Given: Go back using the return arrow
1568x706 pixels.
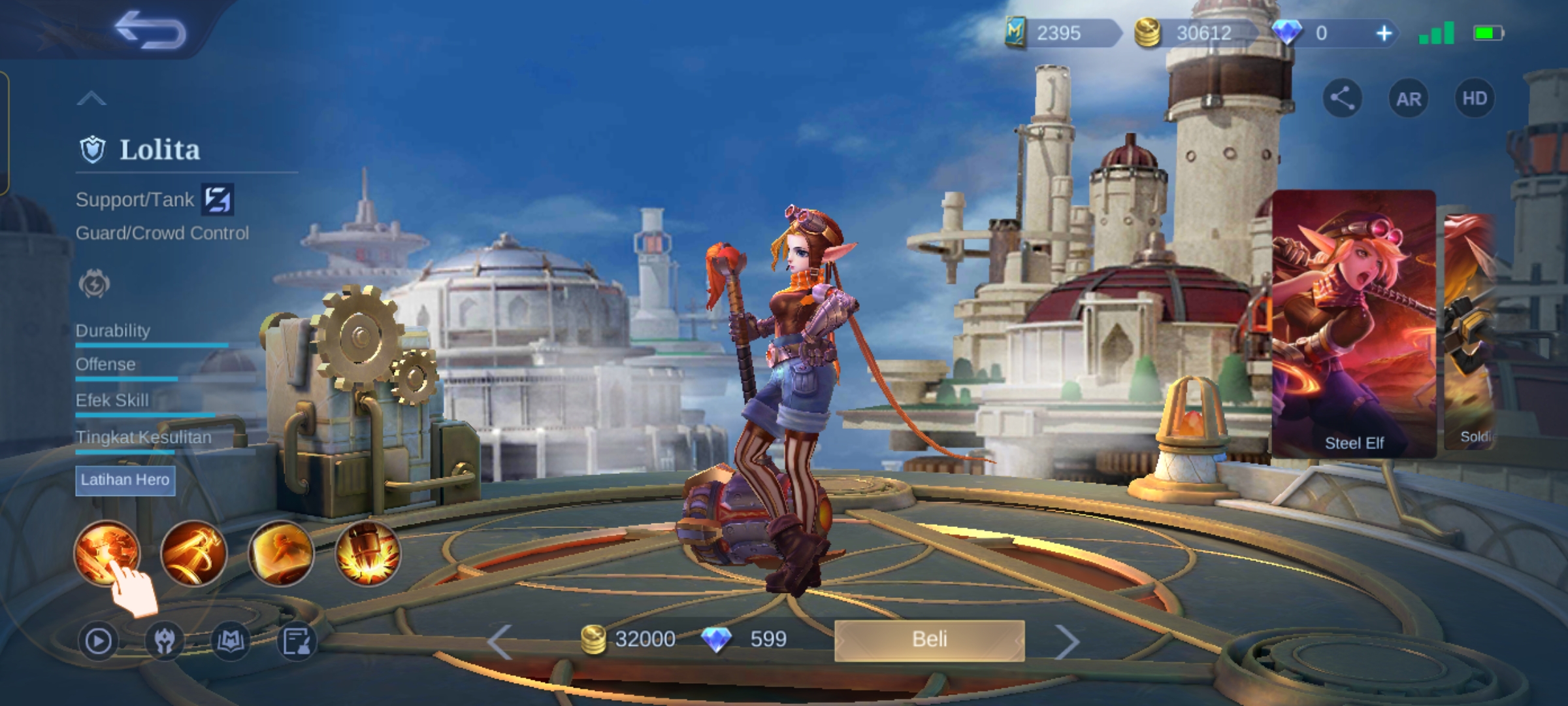Looking at the screenshot, I should (x=150, y=31).
